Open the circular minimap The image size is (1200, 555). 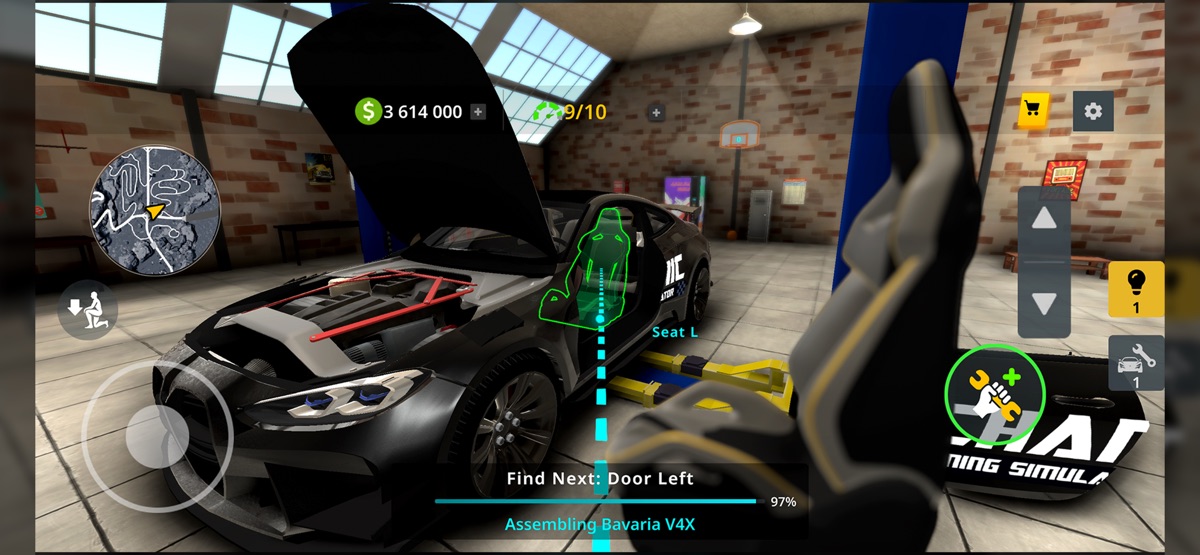(155, 209)
